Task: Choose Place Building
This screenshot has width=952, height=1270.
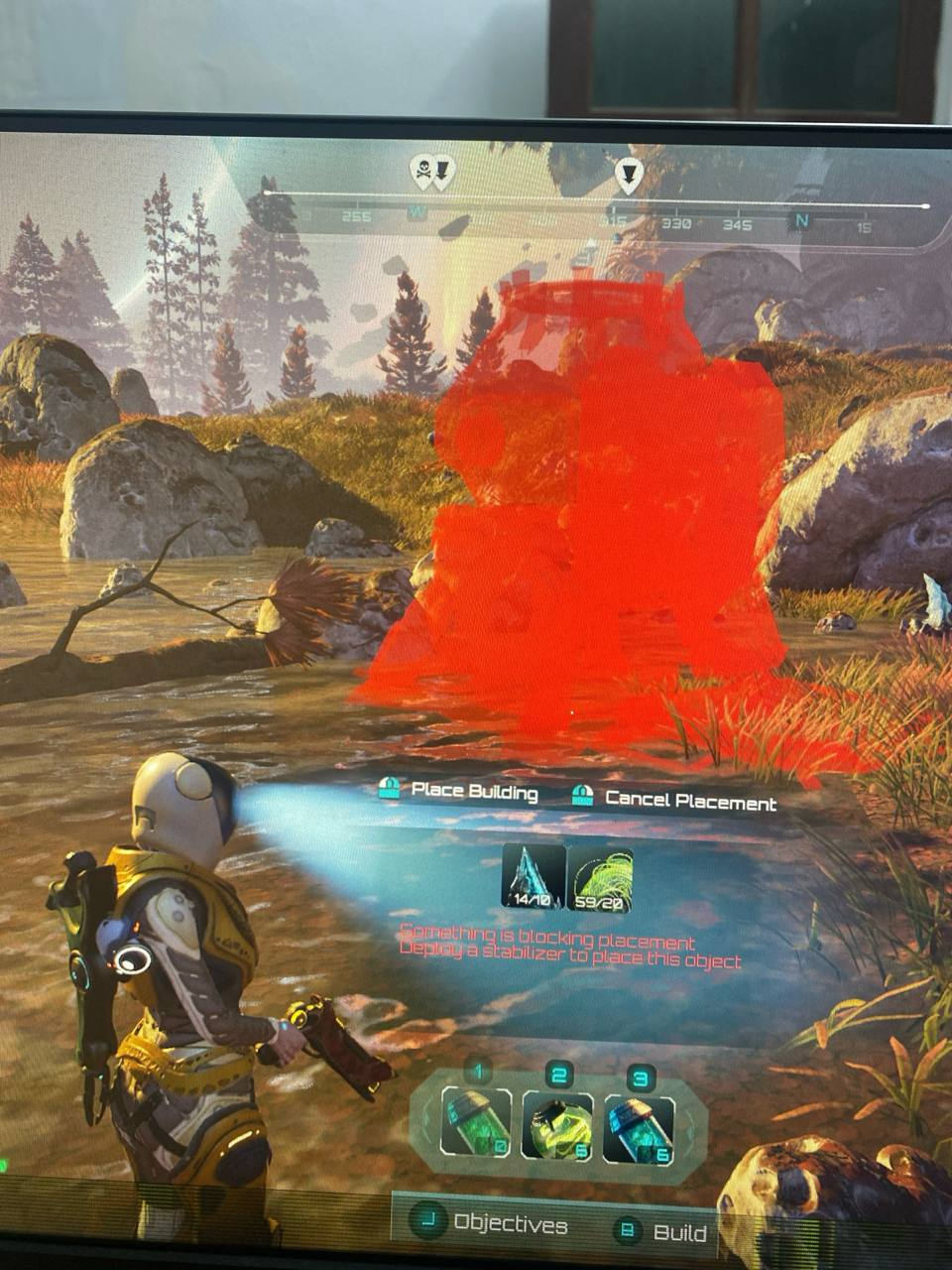Action: pyautogui.click(x=459, y=792)
